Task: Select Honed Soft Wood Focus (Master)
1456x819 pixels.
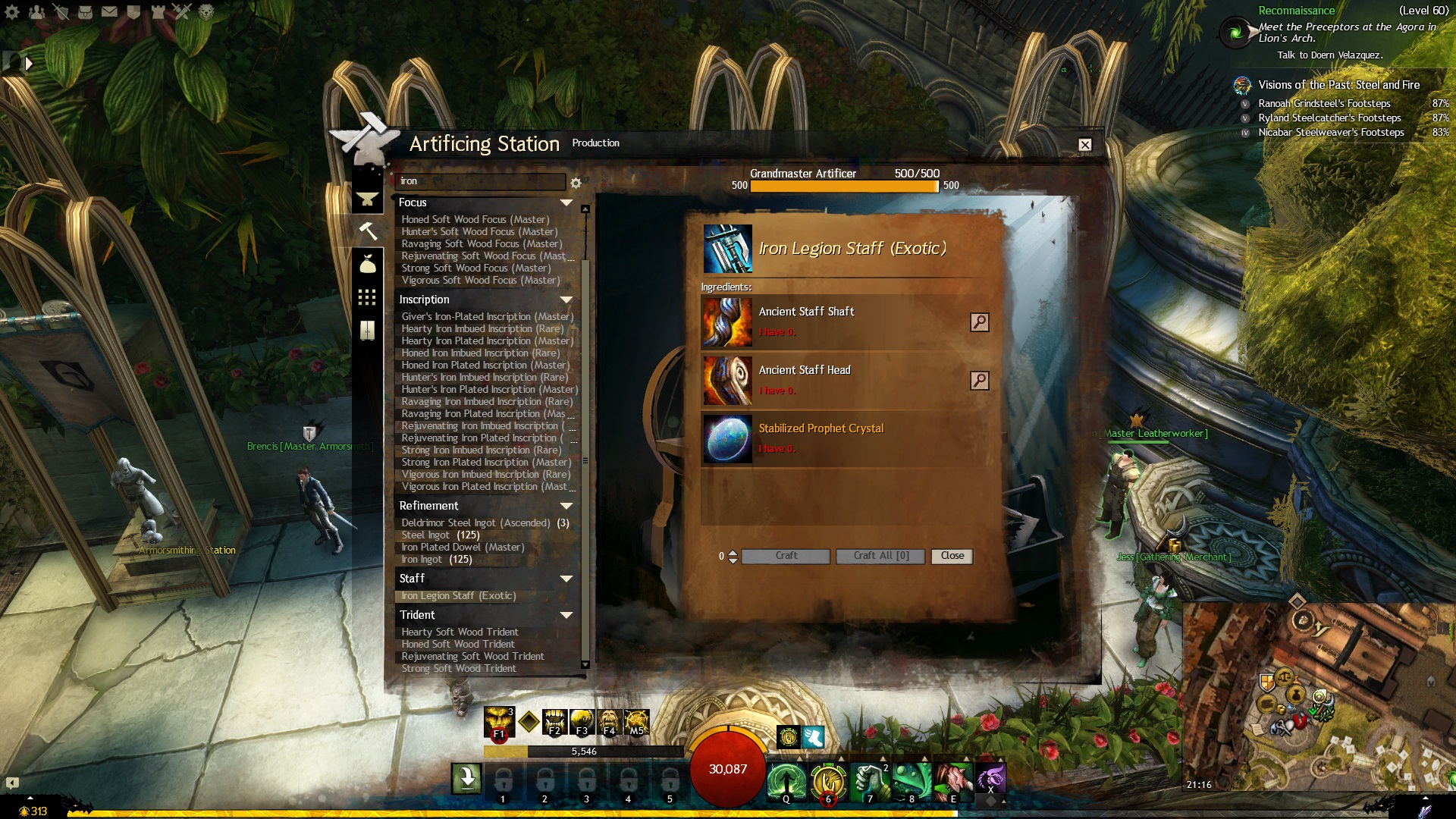Action: (475, 220)
